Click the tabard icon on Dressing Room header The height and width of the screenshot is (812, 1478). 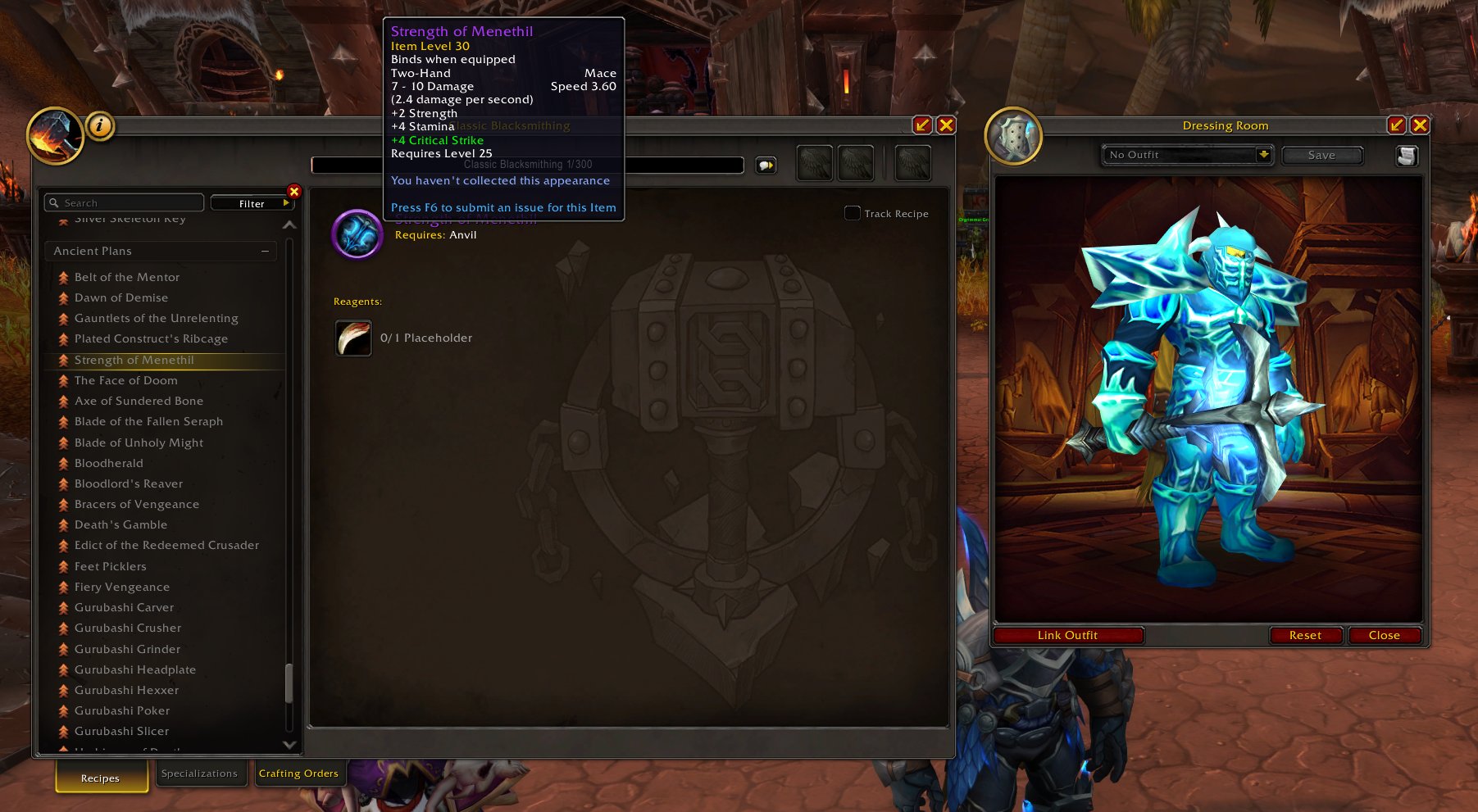coord(1014,134)
